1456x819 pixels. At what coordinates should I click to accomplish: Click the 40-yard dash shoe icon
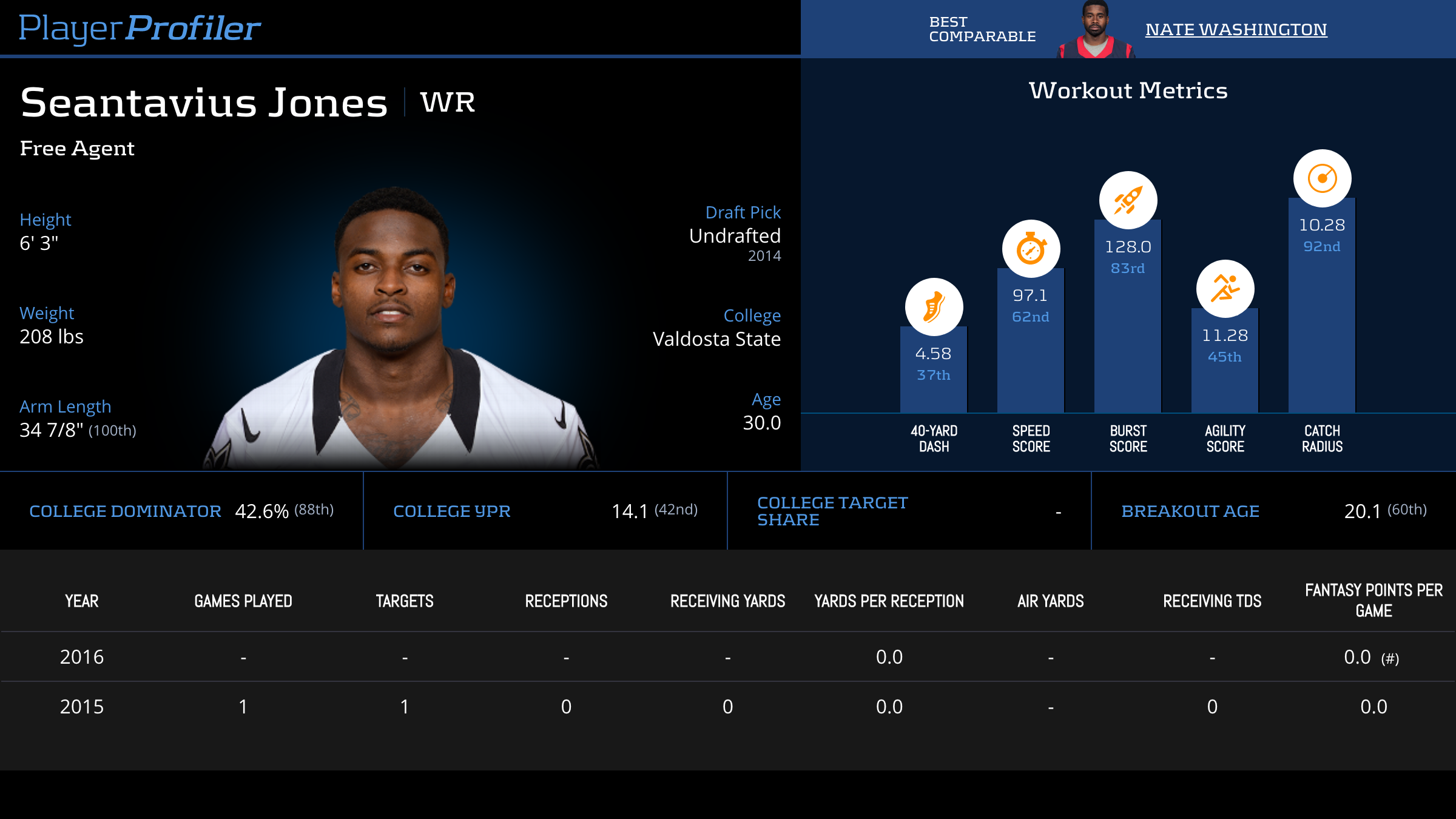tap(934, 307)
